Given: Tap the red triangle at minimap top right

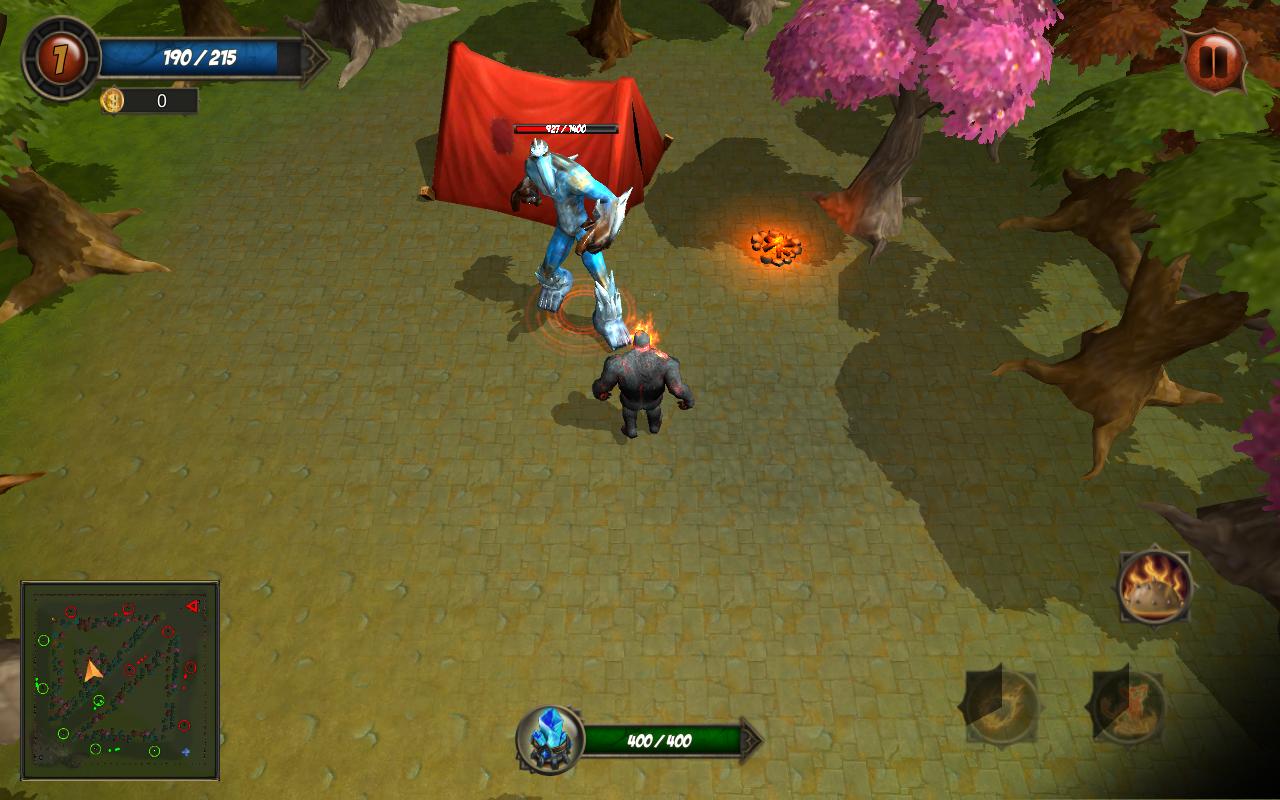Looking at the screenshot, I should click(193, 606).
